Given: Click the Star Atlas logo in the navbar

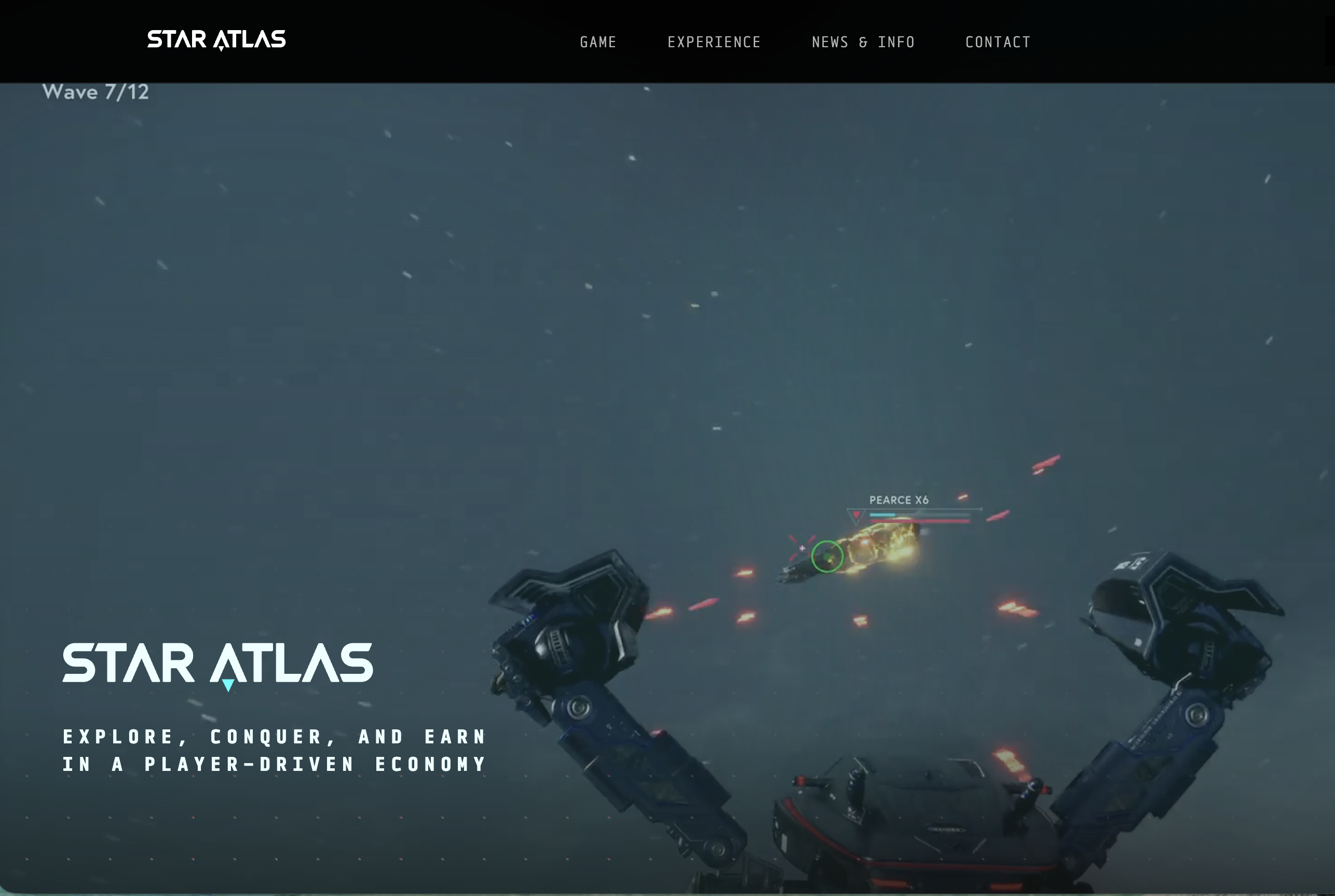Looking at the screenshot, I should (x=217, y=39).
